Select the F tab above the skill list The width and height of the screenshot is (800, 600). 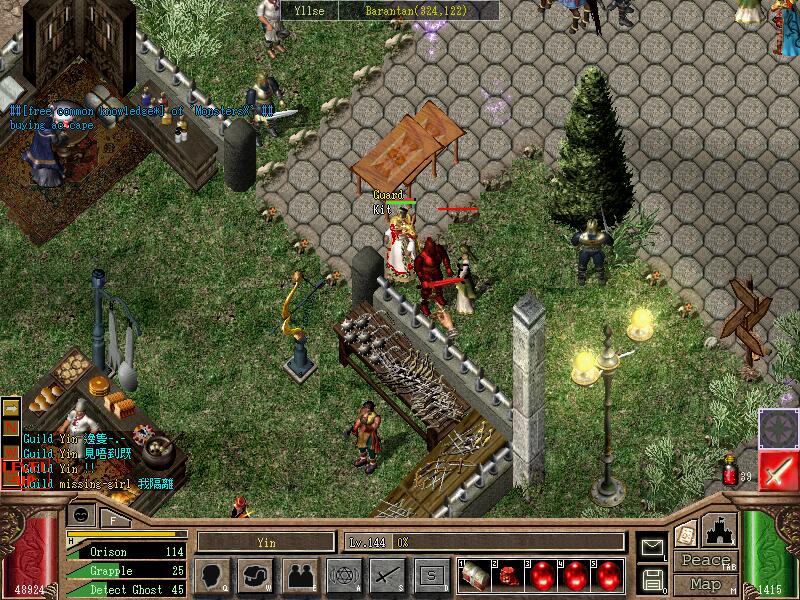pyautogui.click(x=115, y=518)
